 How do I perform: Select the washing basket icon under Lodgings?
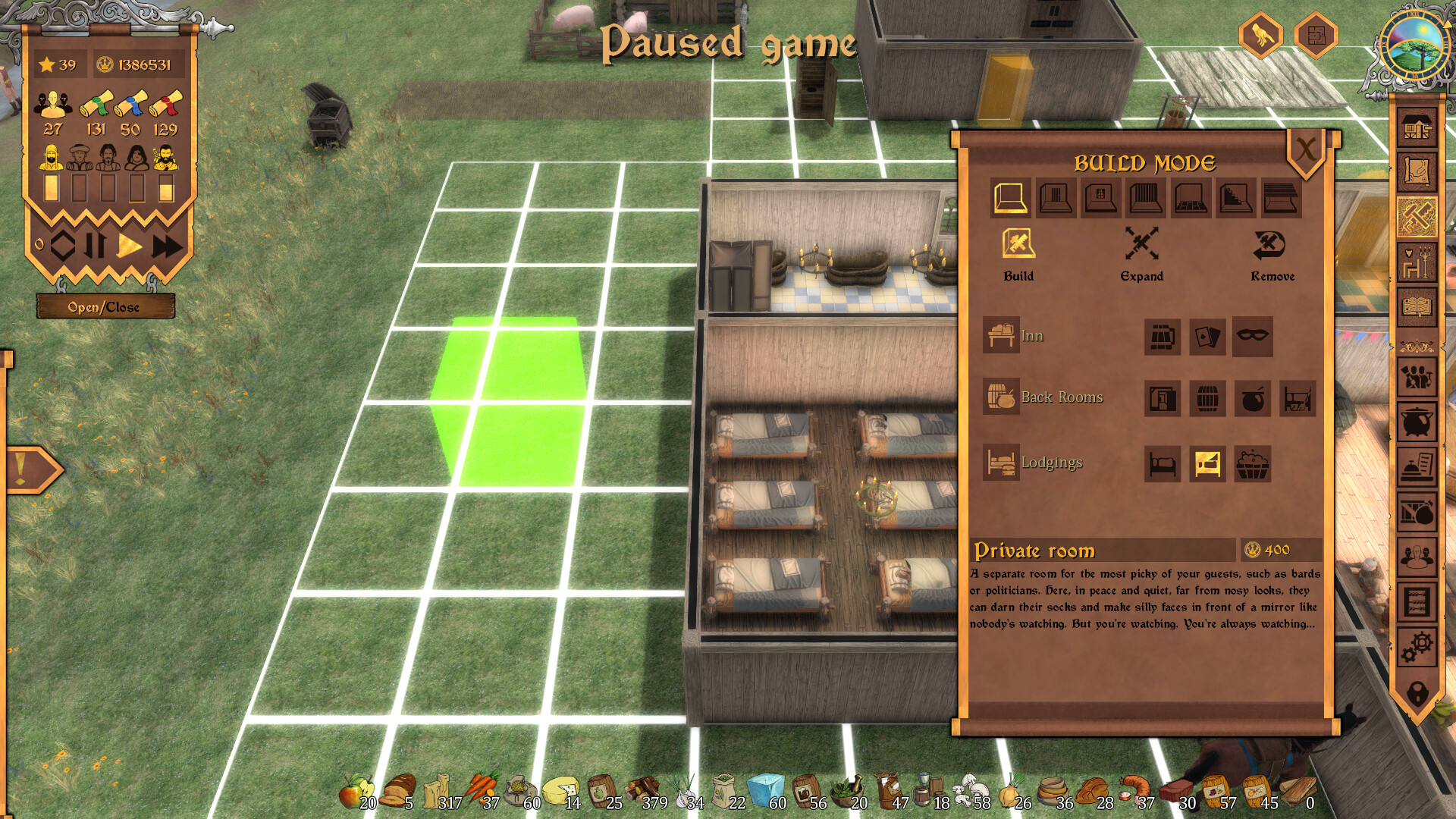click(1252, 463)
